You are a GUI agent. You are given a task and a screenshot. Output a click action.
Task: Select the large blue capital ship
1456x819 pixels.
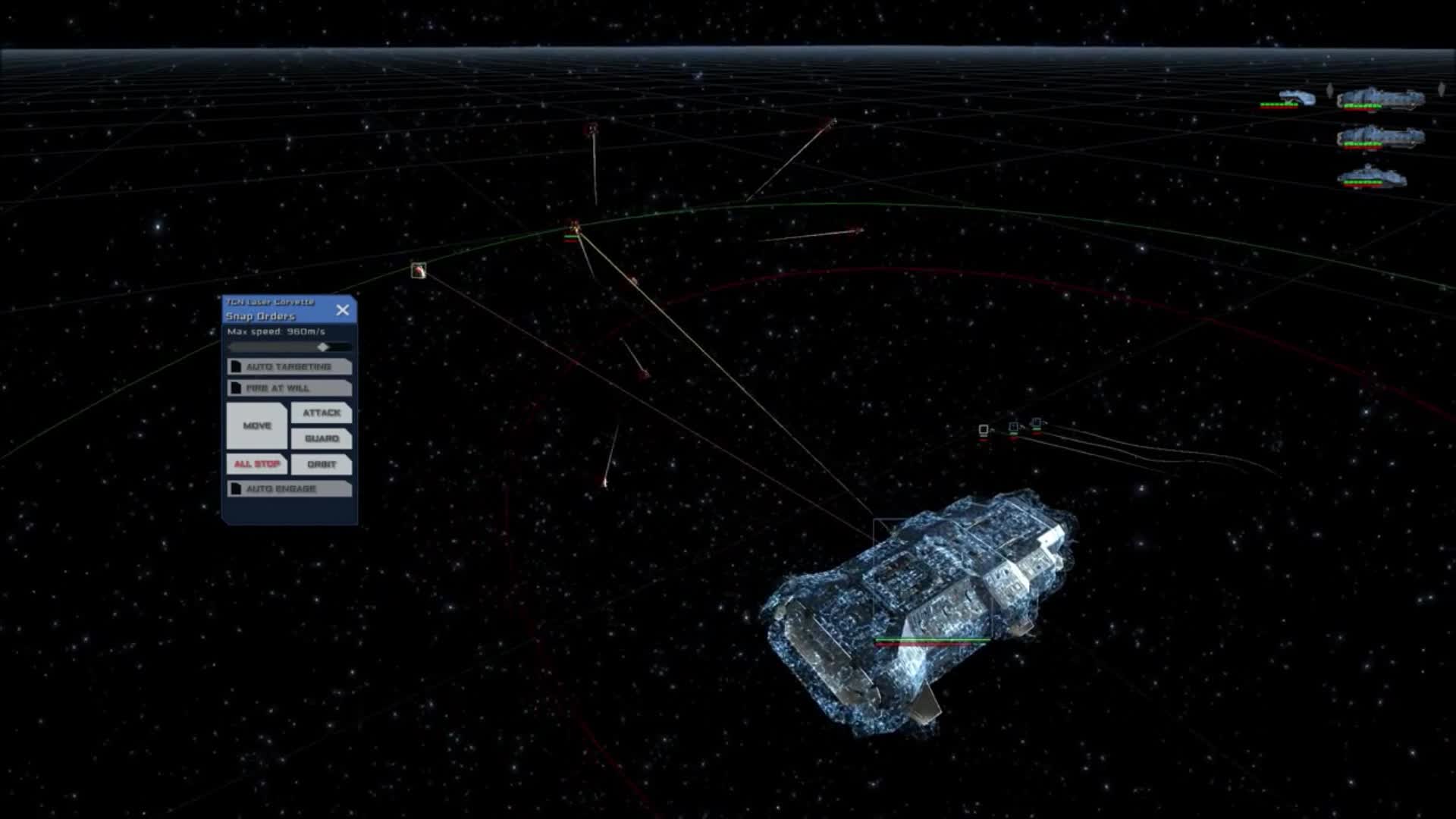(x=925, y=607)
